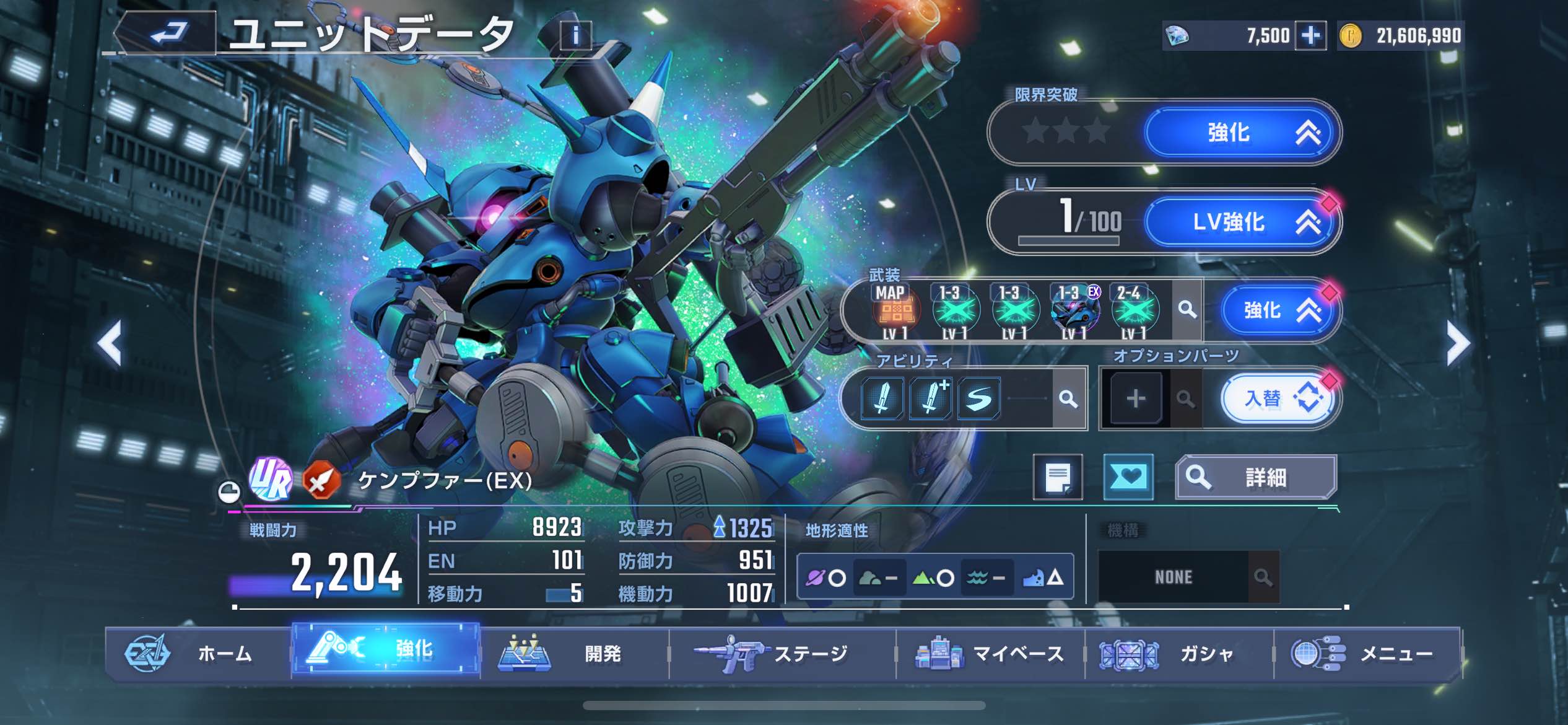Viewport: 1568px width, 725px height.
Task: Open the info button beside ユニットデータ
Action: [x=575, y=35]
